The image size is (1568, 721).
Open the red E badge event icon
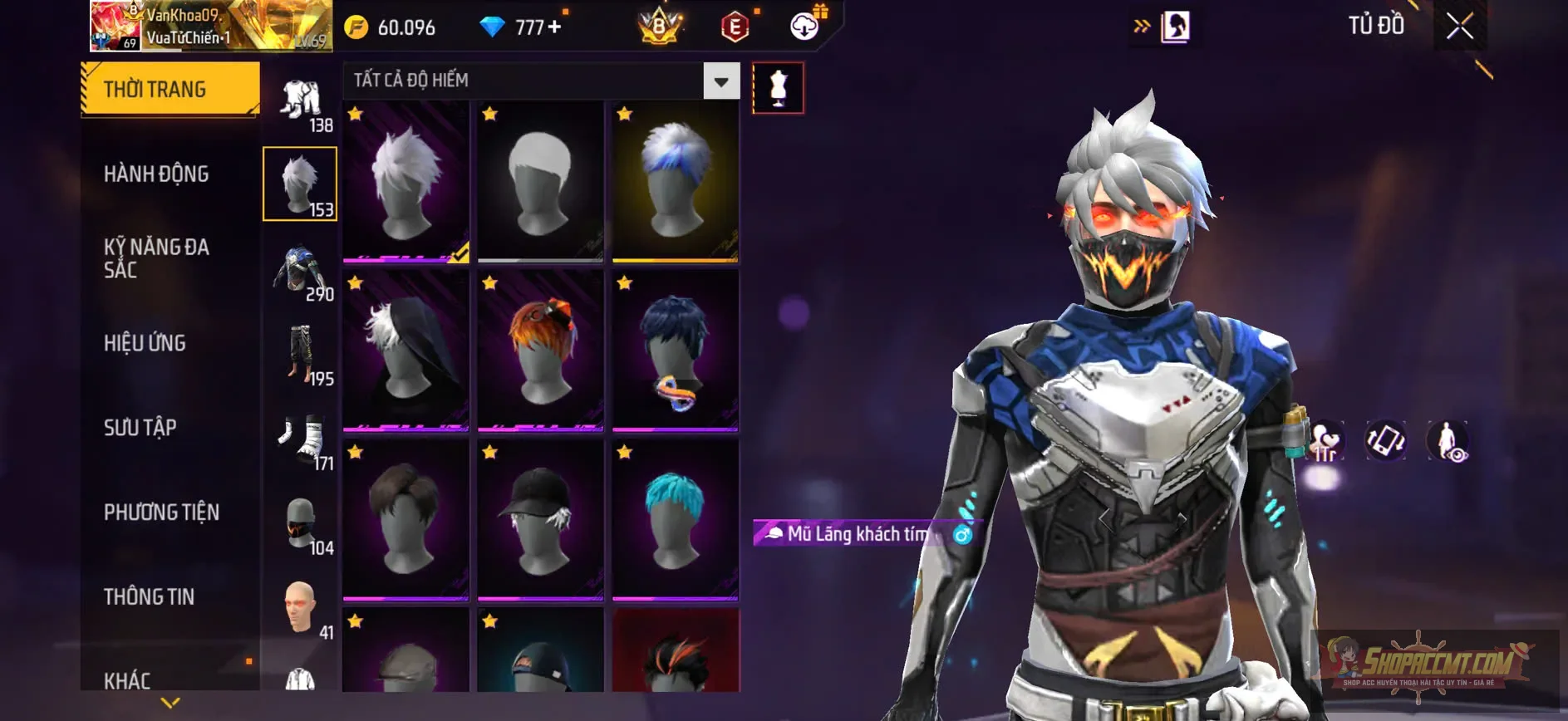[x=734, y=24]
